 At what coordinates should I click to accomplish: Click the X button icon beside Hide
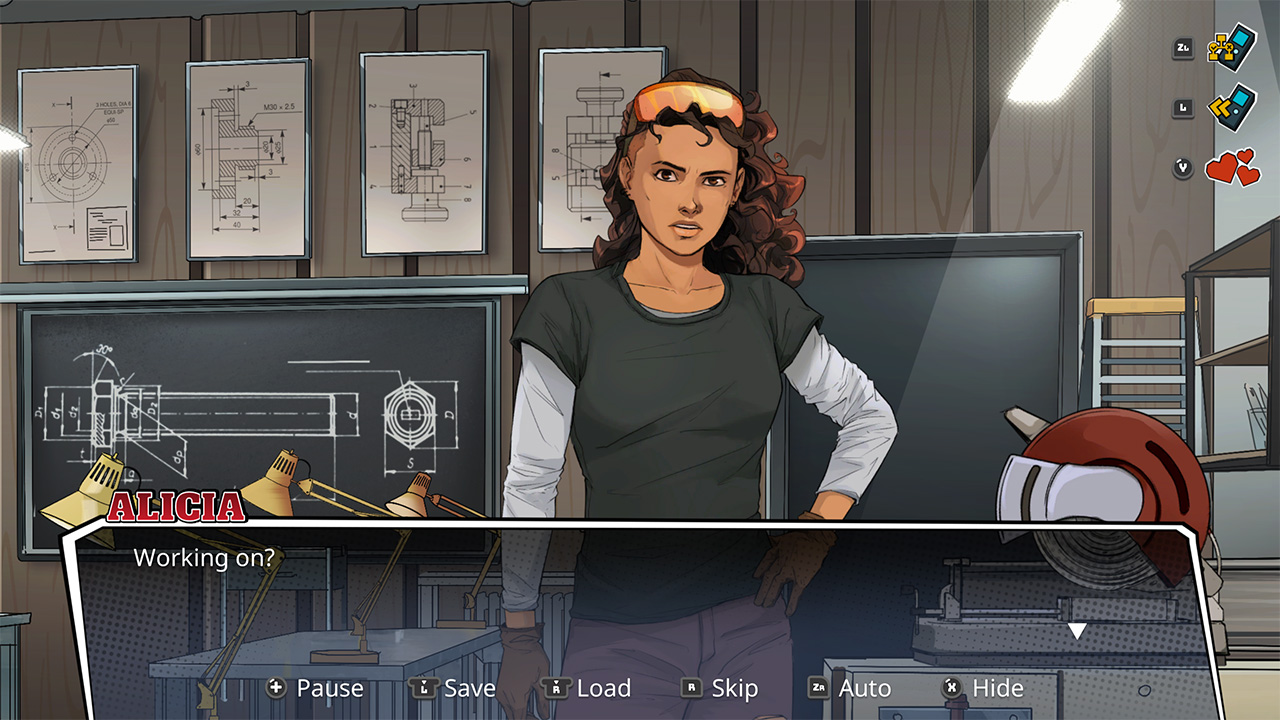pos(949,688)
